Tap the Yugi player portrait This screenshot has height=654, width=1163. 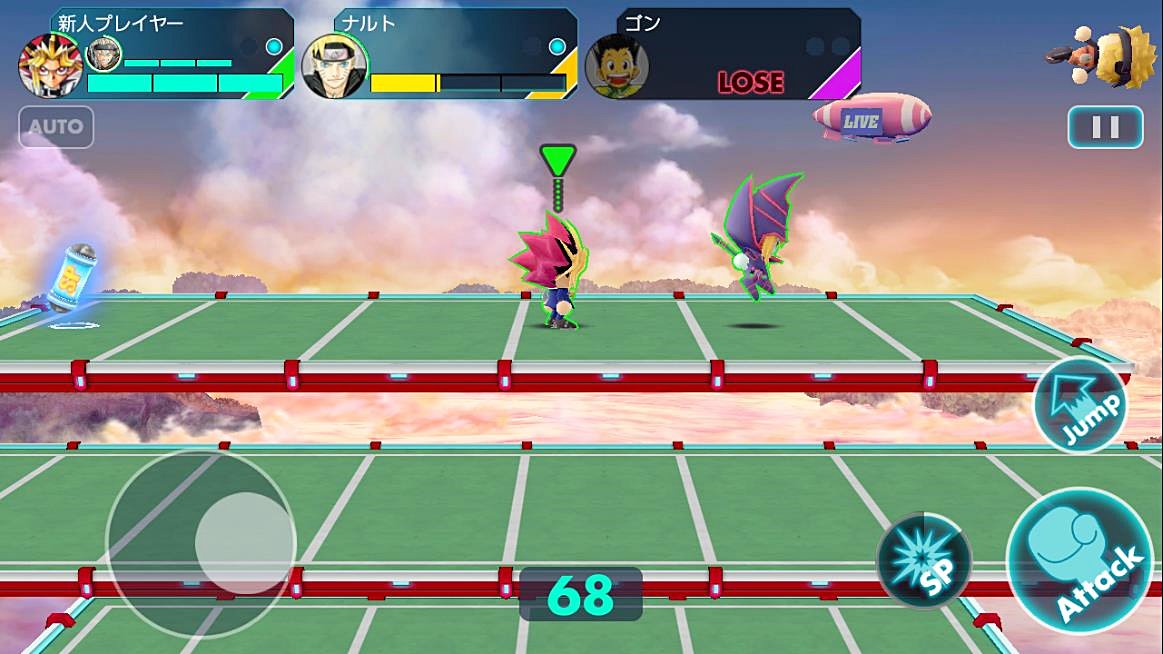click(49, 64)
